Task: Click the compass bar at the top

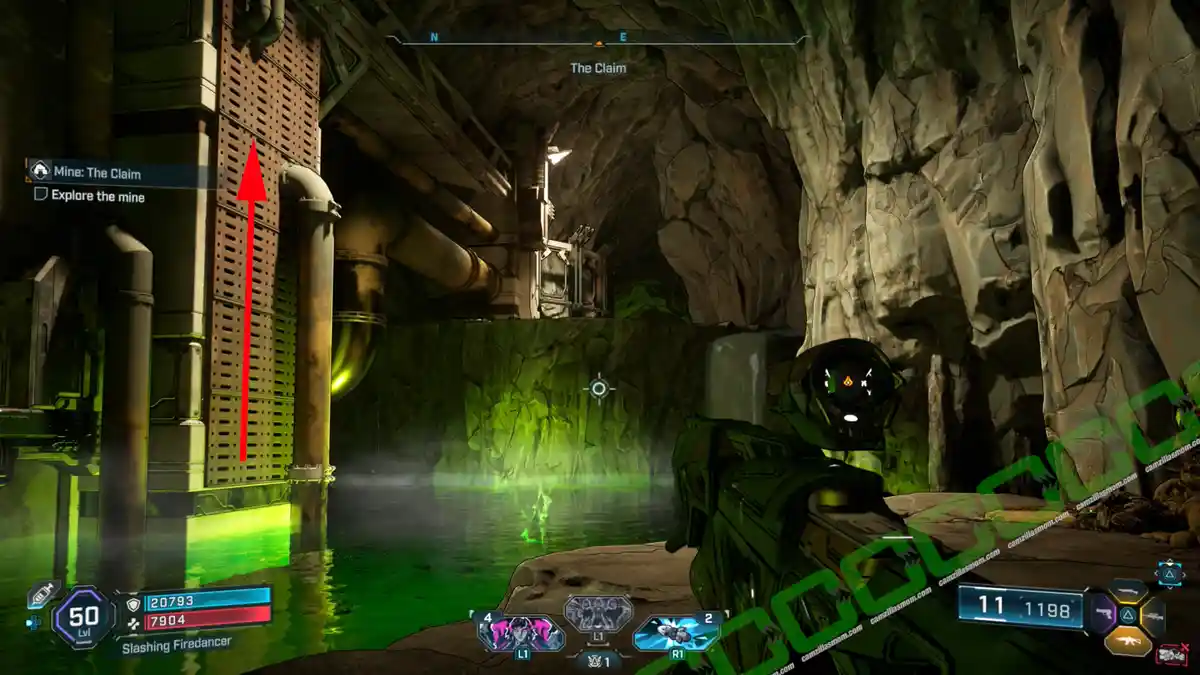Action: [x=598, y=40]
